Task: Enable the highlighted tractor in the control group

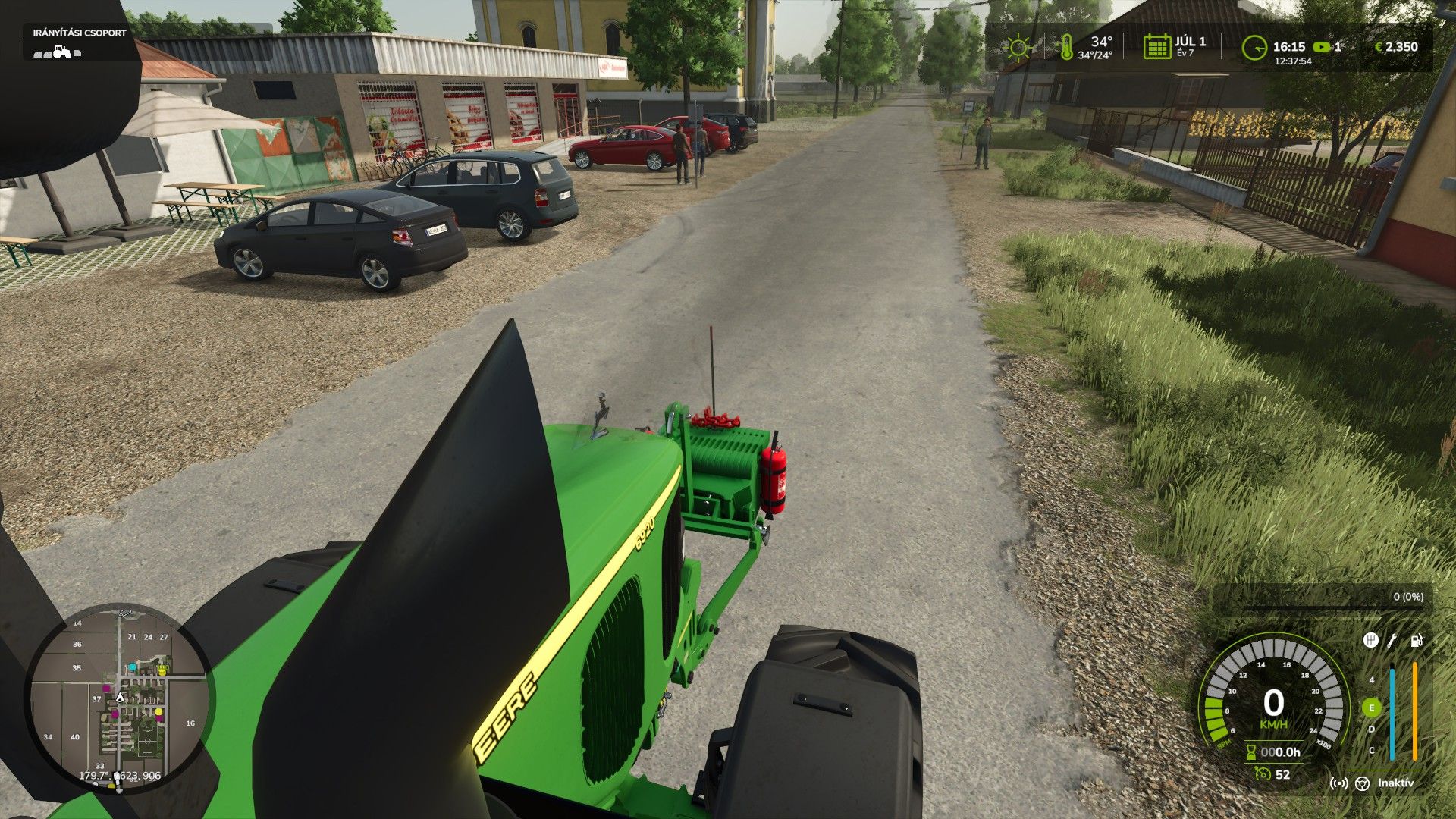Action: point(61,52)
